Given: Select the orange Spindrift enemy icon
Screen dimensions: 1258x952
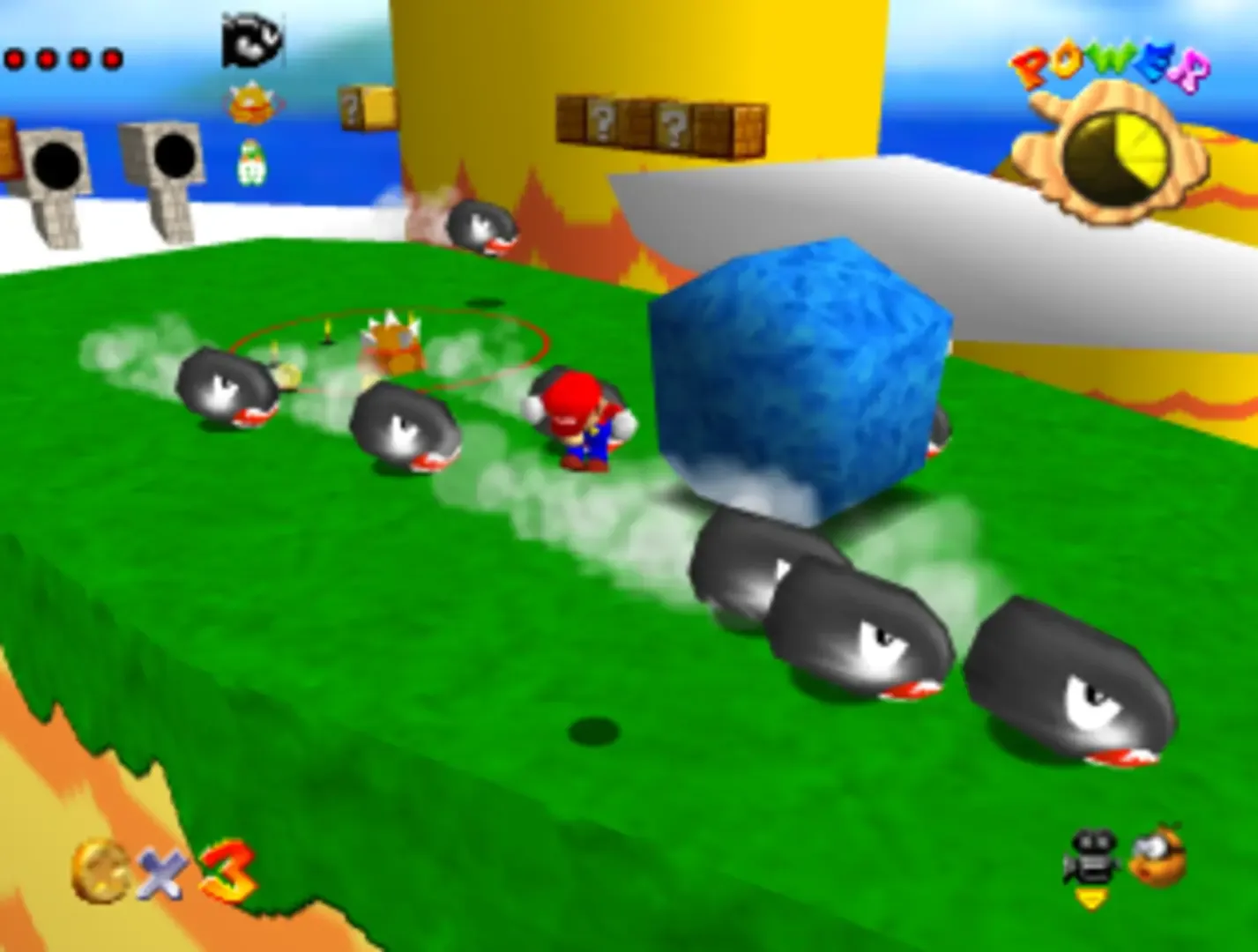Looking at the screenshot, I should click(x=253, y=101).
